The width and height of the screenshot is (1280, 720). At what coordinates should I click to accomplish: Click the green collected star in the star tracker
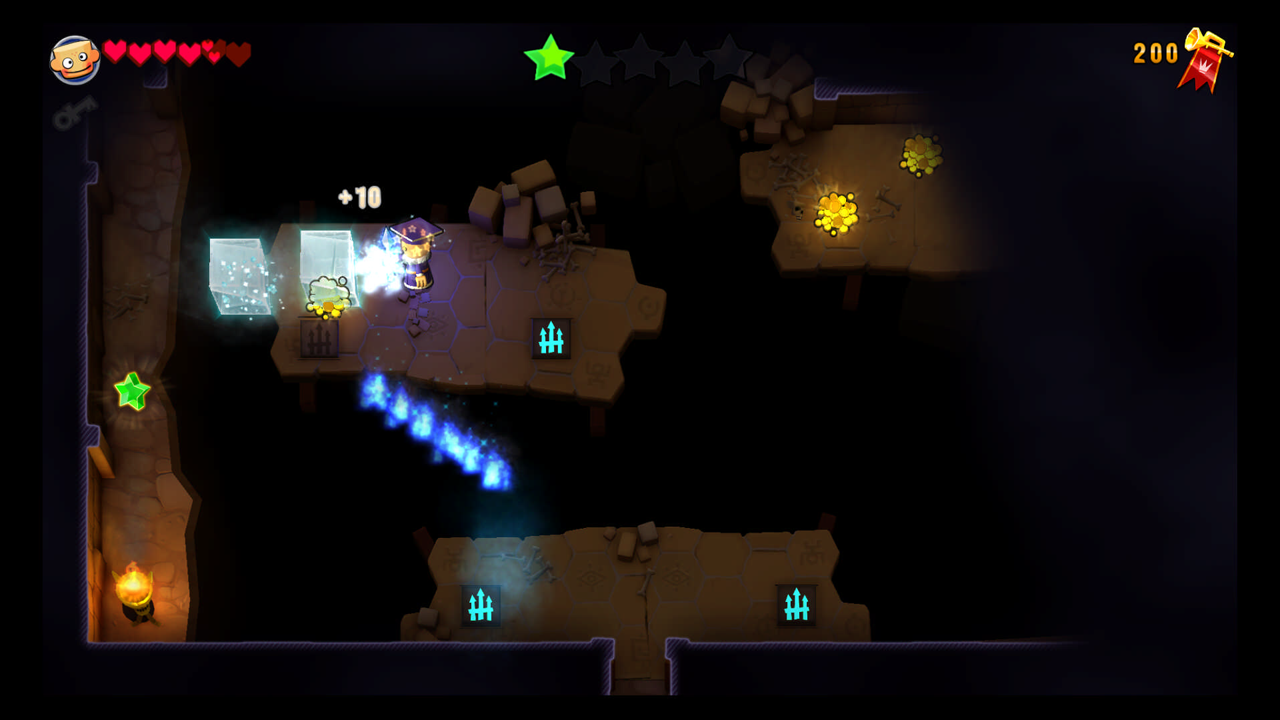pos(549,58)
